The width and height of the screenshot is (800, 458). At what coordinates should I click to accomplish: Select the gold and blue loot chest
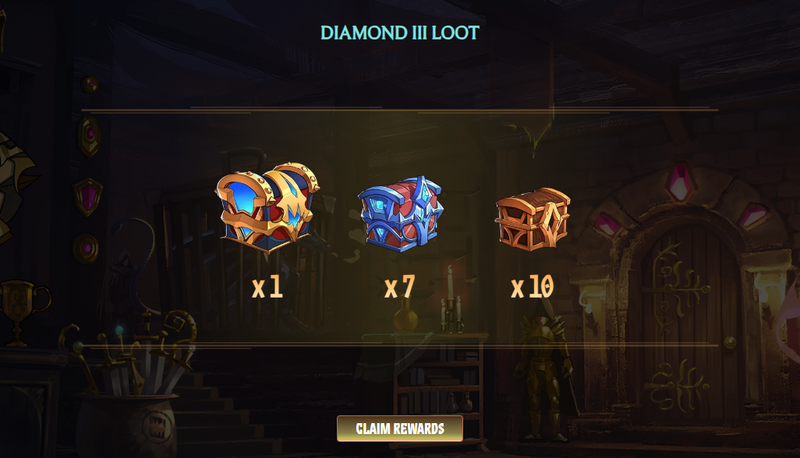tap(266, 208)
